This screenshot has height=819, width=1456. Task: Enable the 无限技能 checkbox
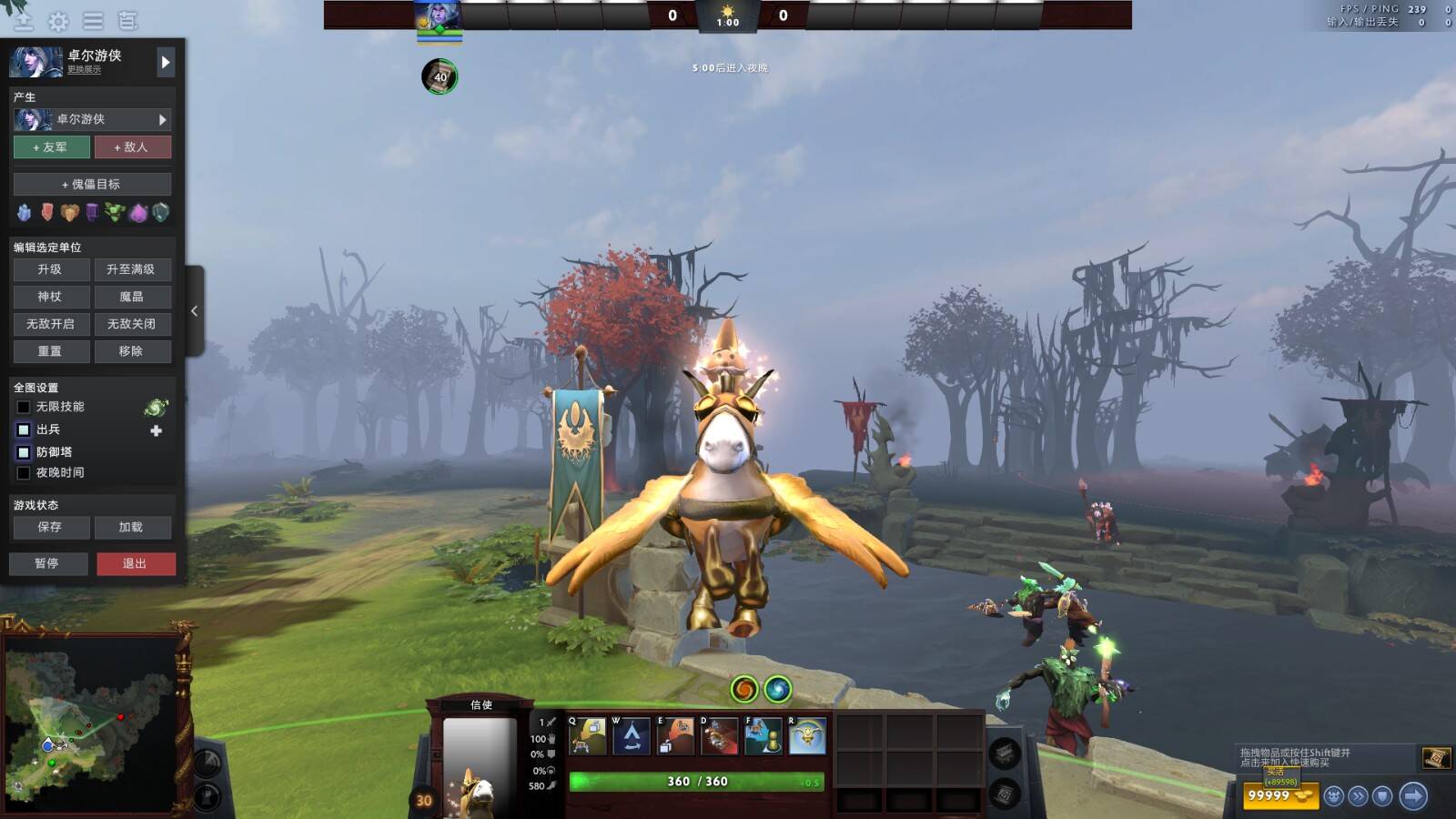24,408
